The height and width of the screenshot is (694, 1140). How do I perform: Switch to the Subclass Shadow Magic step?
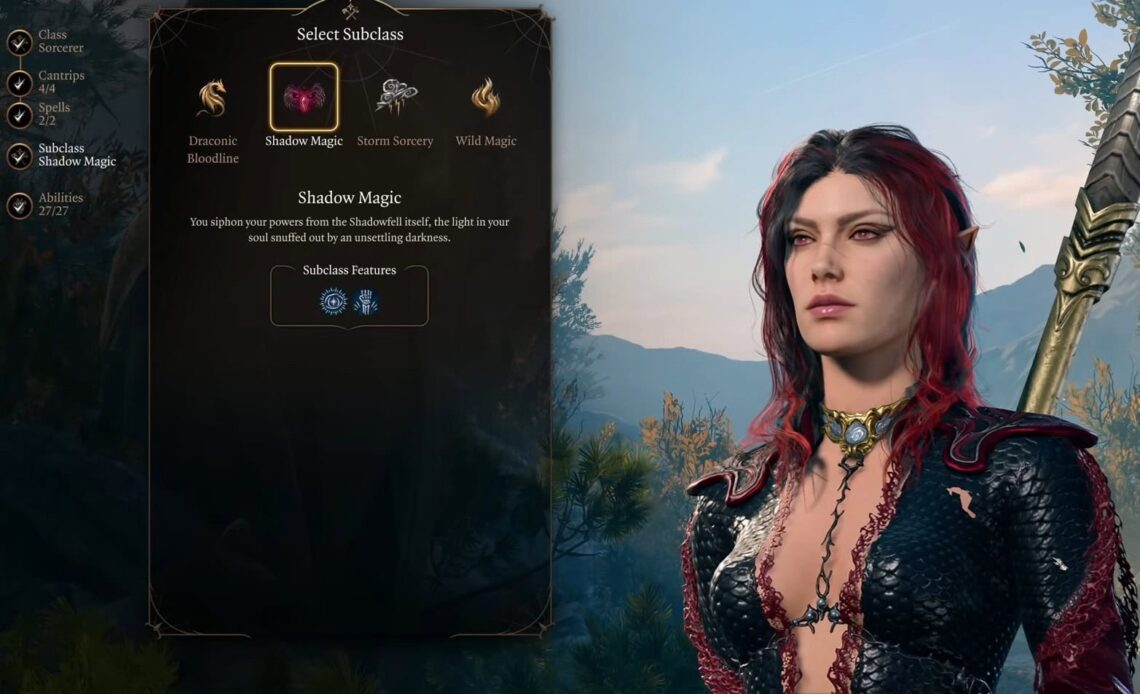pyautogui.click(x=20, y=155)
